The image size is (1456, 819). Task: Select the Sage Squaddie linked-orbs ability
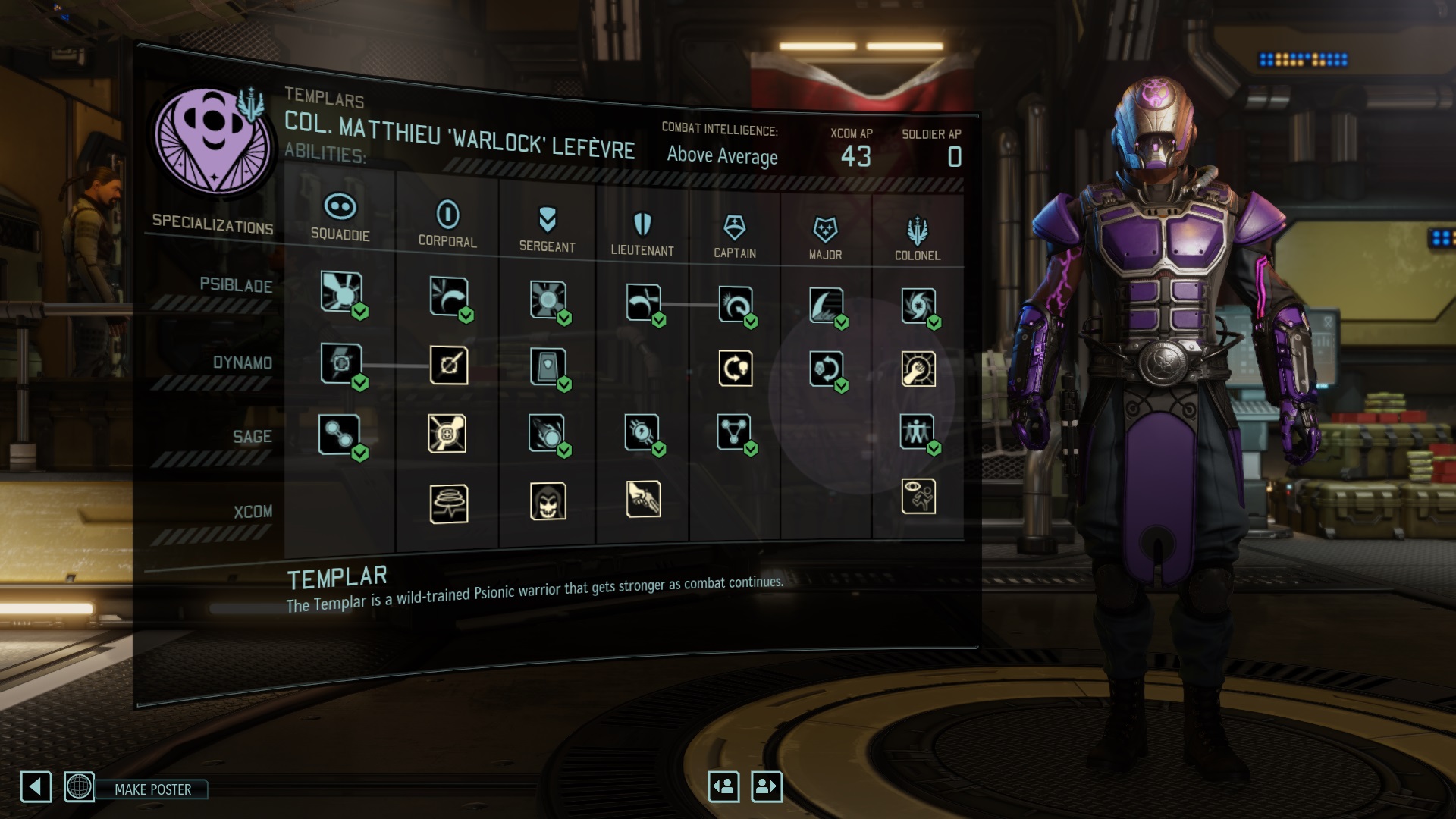coord(339,435)
